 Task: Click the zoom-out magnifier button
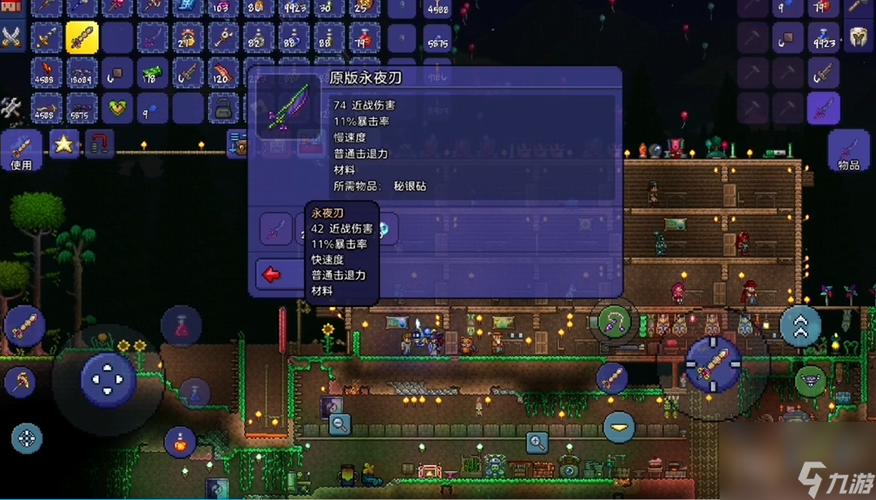tap(340, 424)
